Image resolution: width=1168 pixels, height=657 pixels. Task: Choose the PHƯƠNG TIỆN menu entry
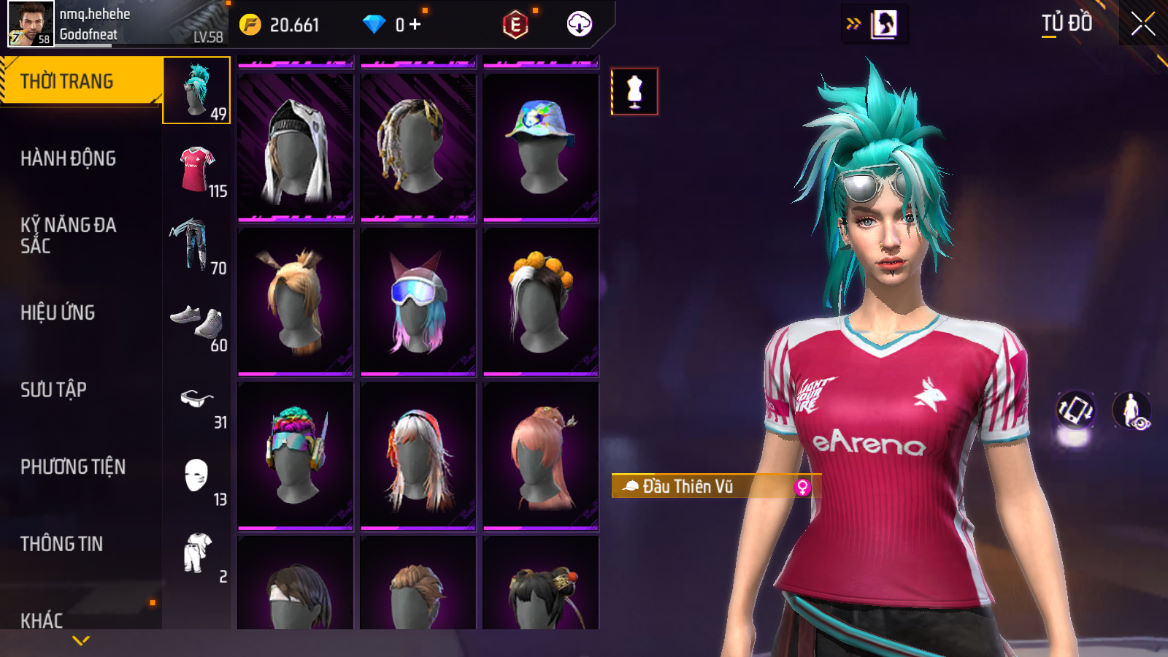pyautogui.click(x=73, y=467)
